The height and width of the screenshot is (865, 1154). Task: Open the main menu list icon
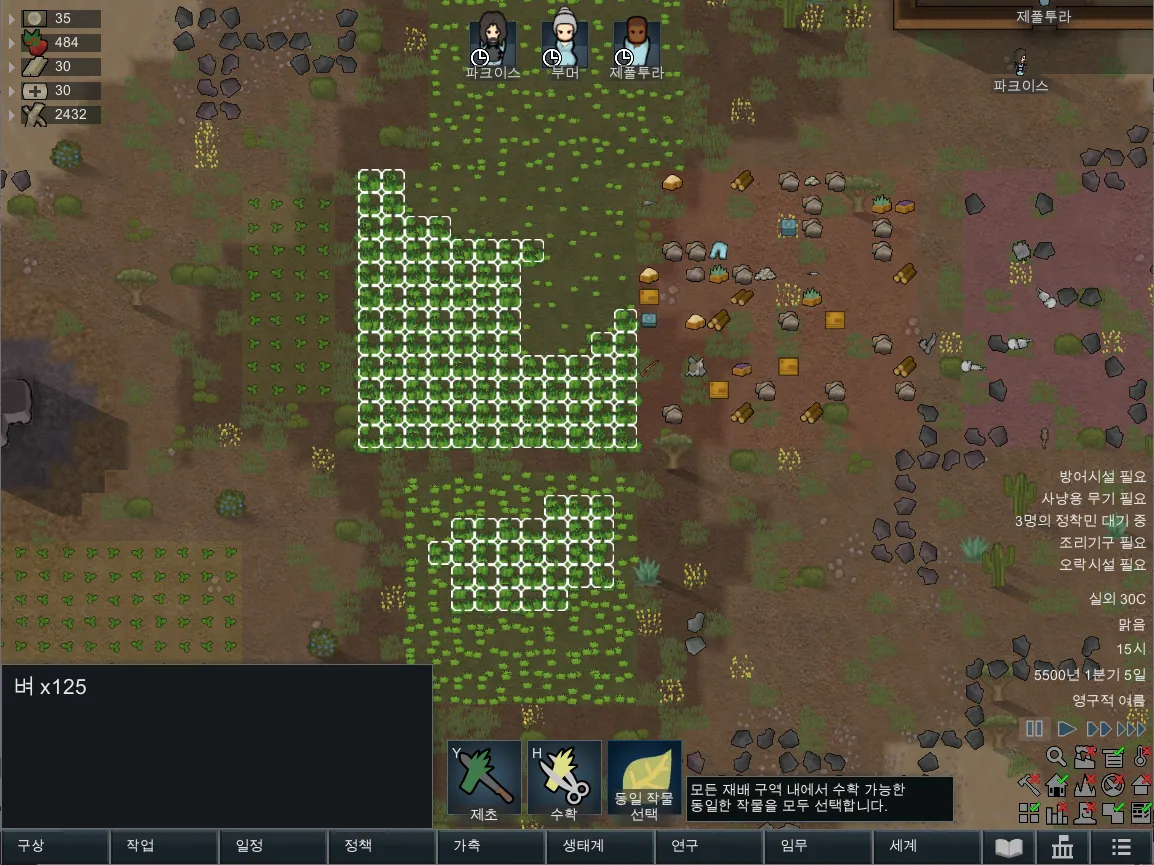click(1121, 847)
